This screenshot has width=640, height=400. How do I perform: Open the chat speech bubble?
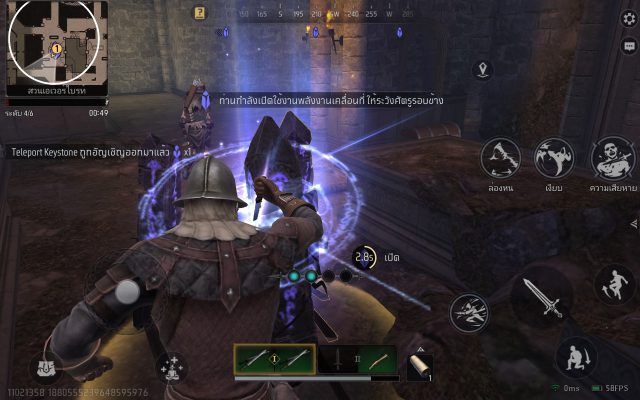[628, 46]
